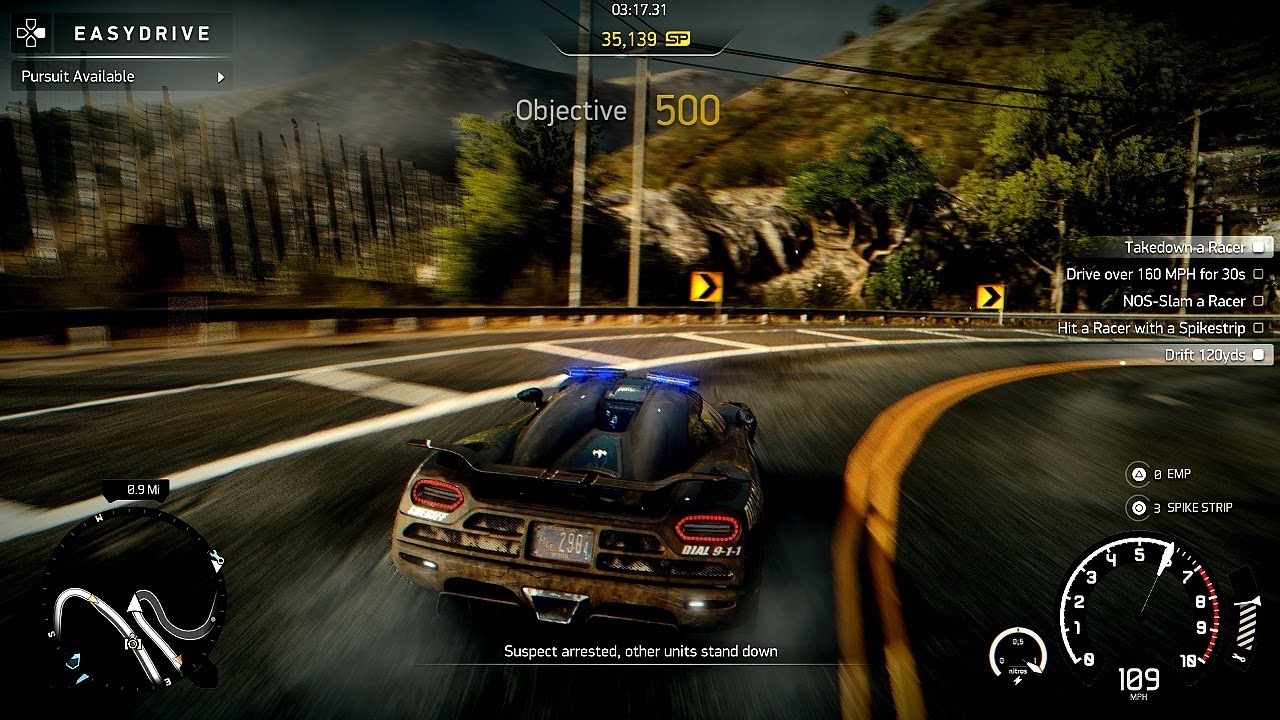
Task: Mark the Drift 120yds objective complete
Action: tap(1259, 354)
